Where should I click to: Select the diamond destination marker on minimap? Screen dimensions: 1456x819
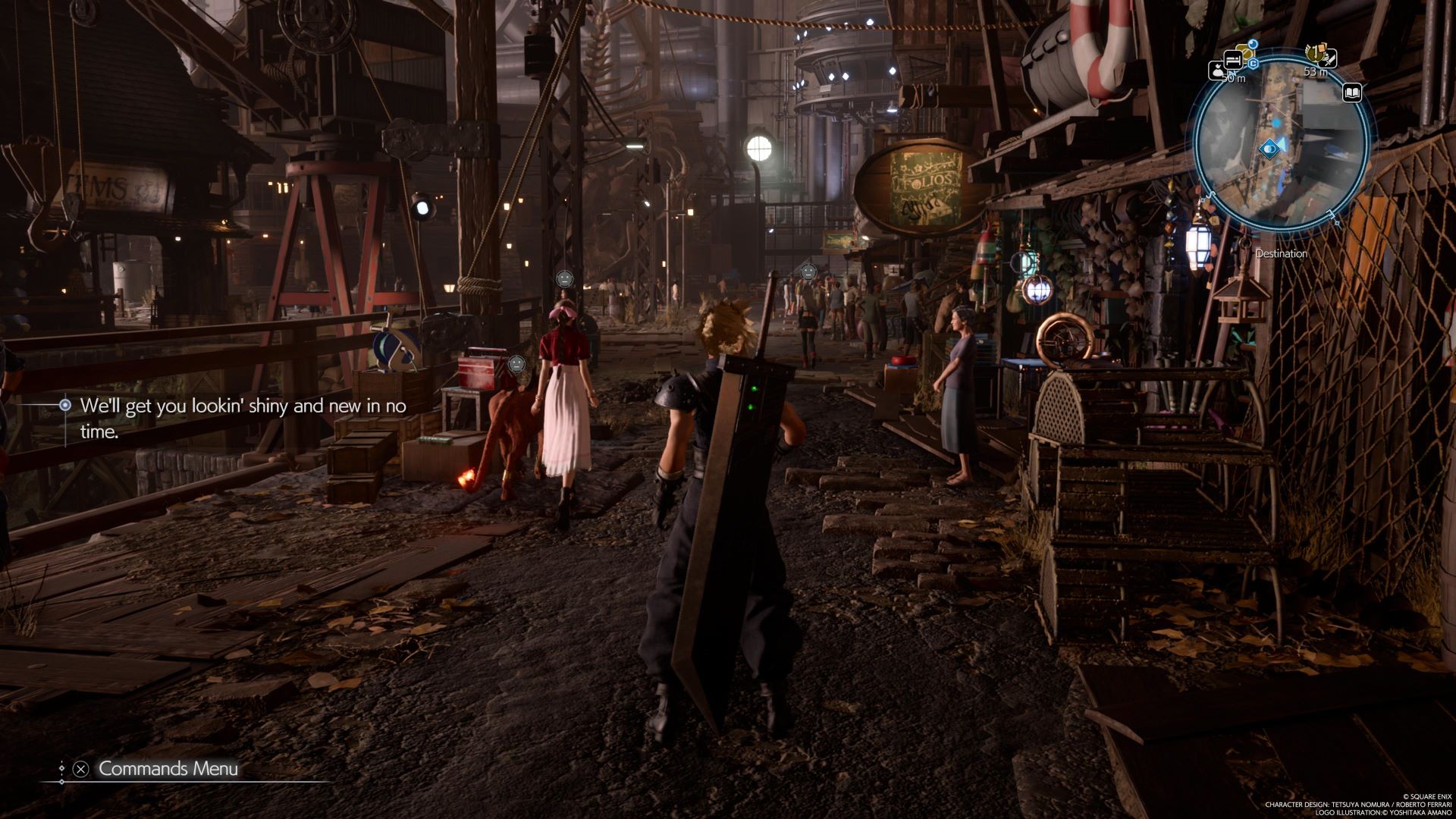point(1269,149)
